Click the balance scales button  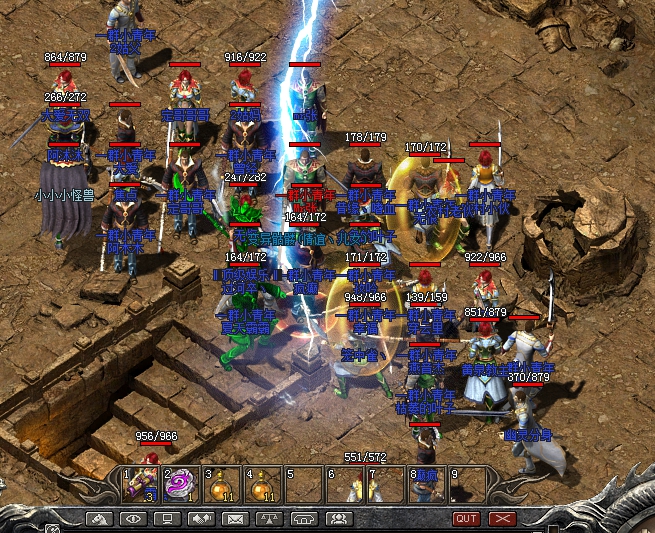click(268, 519)
